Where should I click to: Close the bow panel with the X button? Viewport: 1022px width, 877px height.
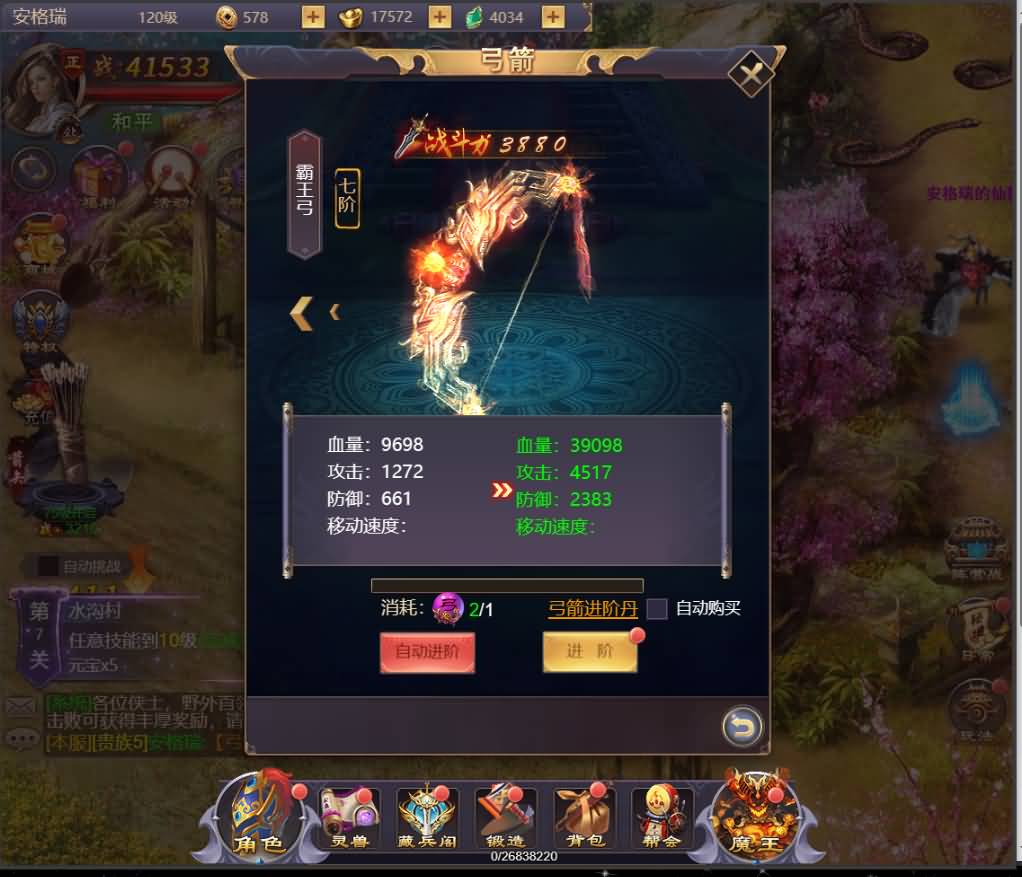click(751, 72)
